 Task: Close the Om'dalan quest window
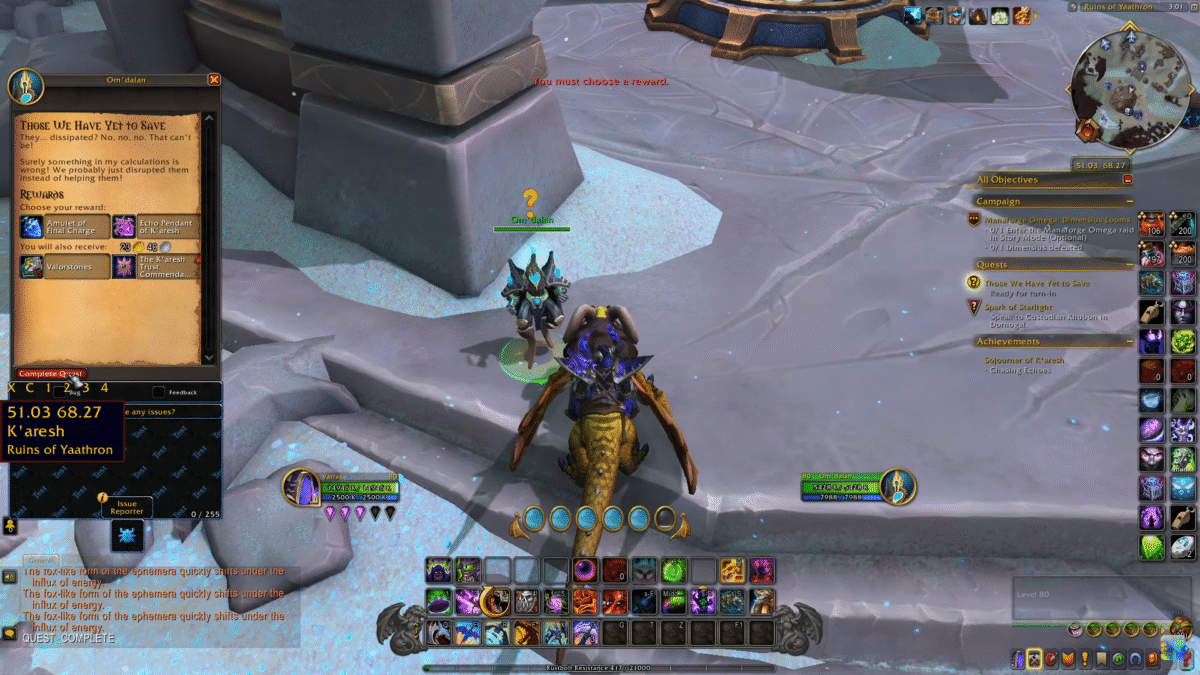tap(213, 80)
